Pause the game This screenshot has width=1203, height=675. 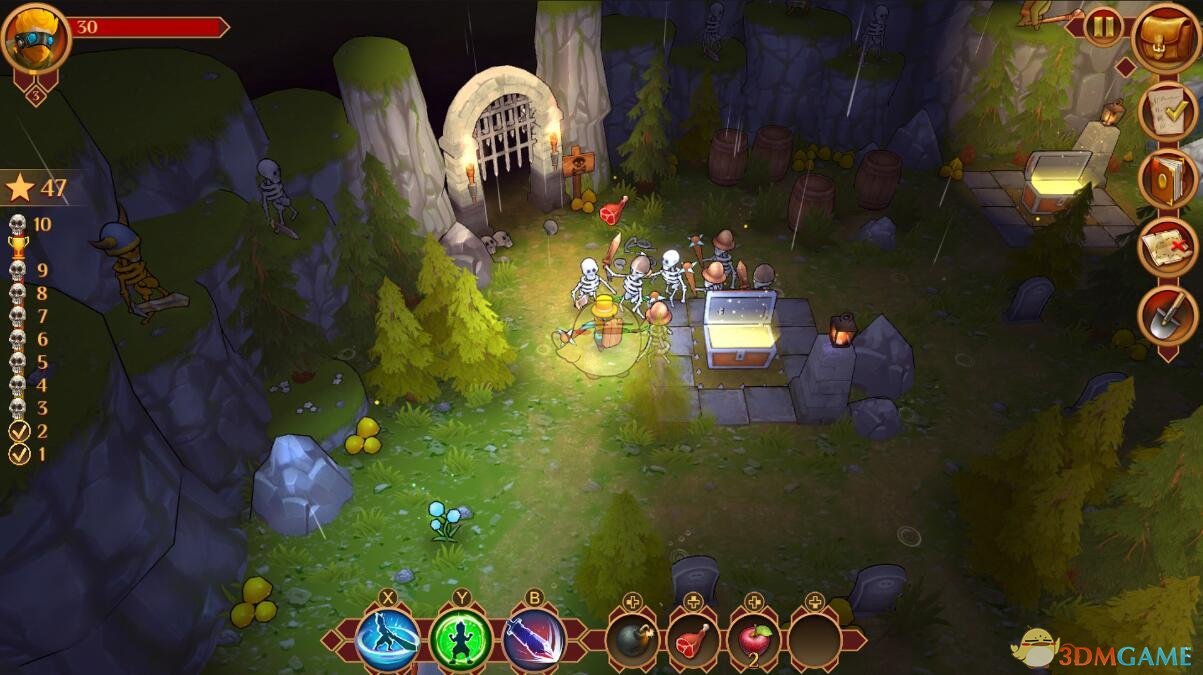pos(1103,27)
